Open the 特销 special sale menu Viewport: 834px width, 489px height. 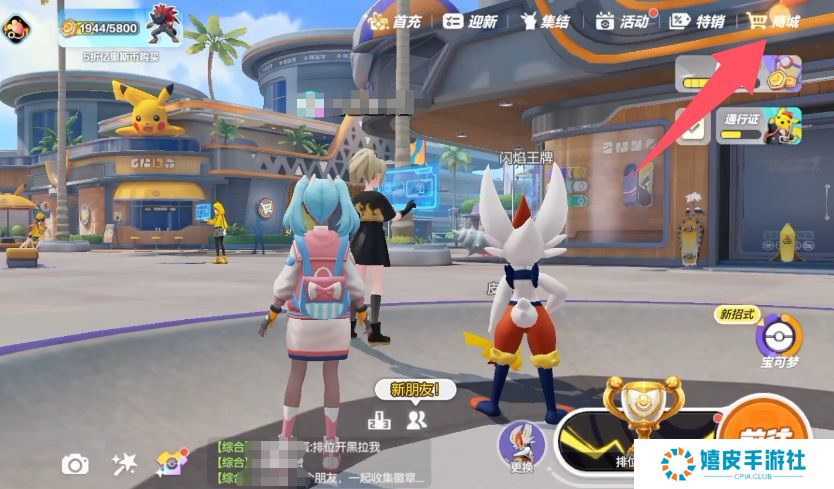697,21
